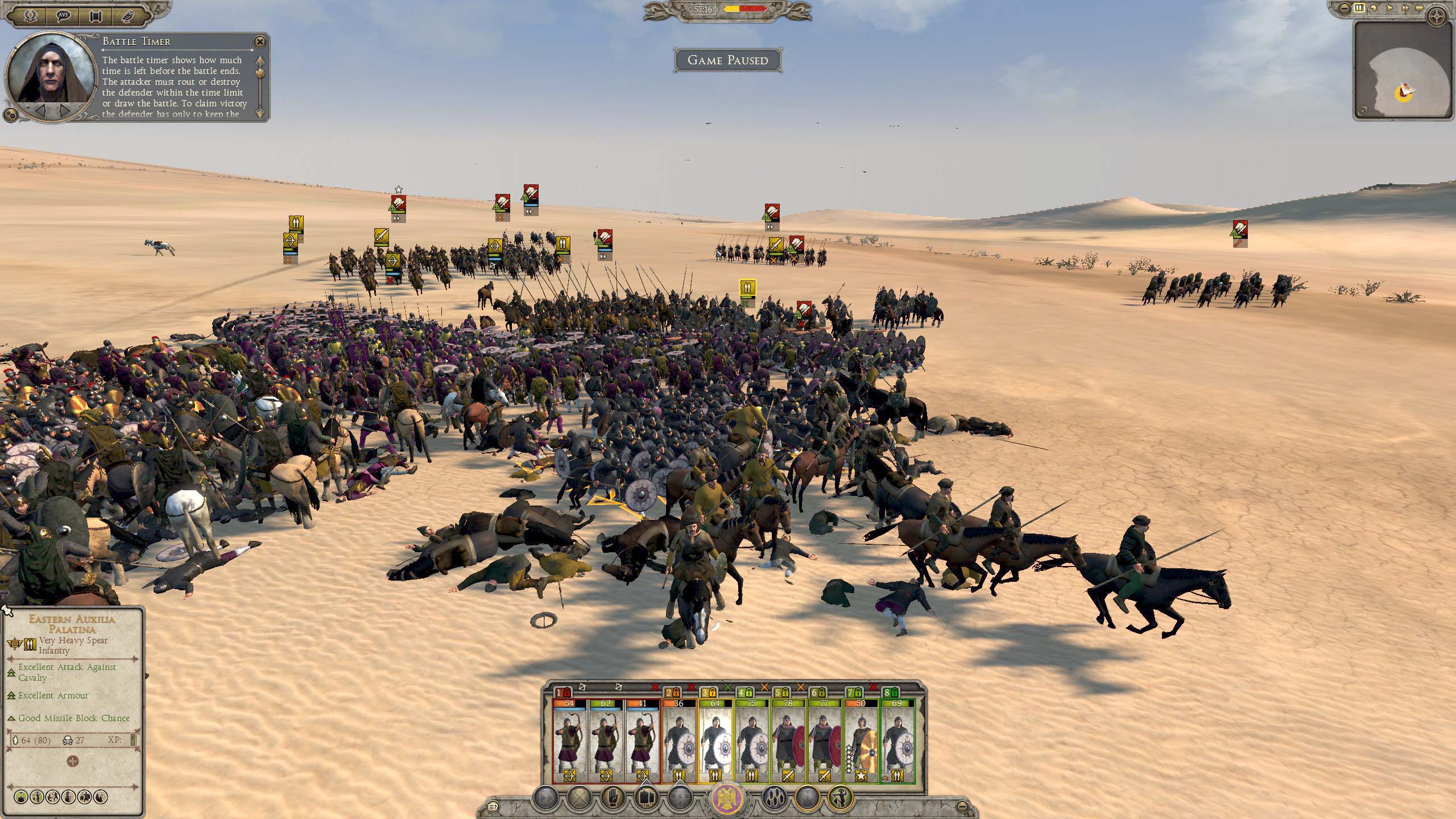The image size is (1456, 819).
Task: Click the purple eagle faction emblem button
Action: pos(728,799)
